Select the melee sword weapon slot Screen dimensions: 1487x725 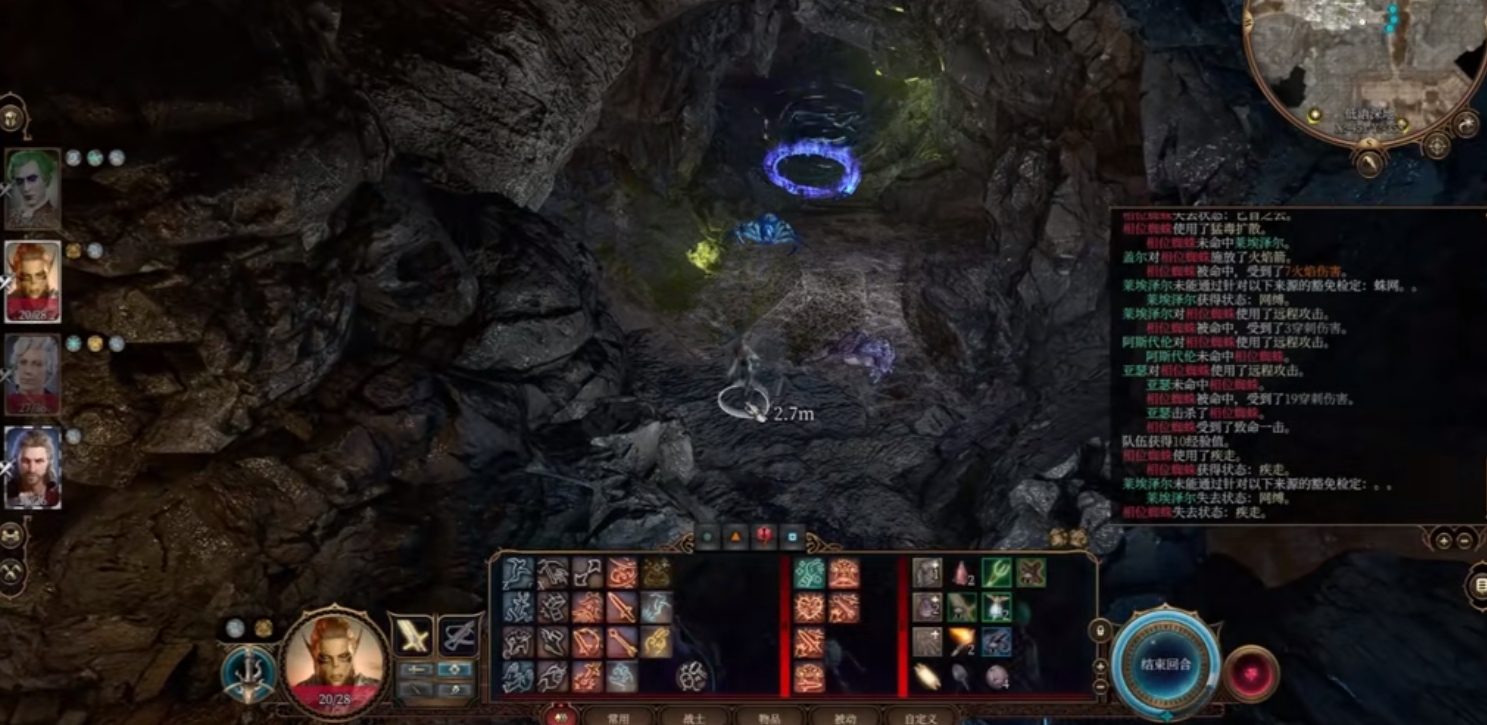pos(411,635)
